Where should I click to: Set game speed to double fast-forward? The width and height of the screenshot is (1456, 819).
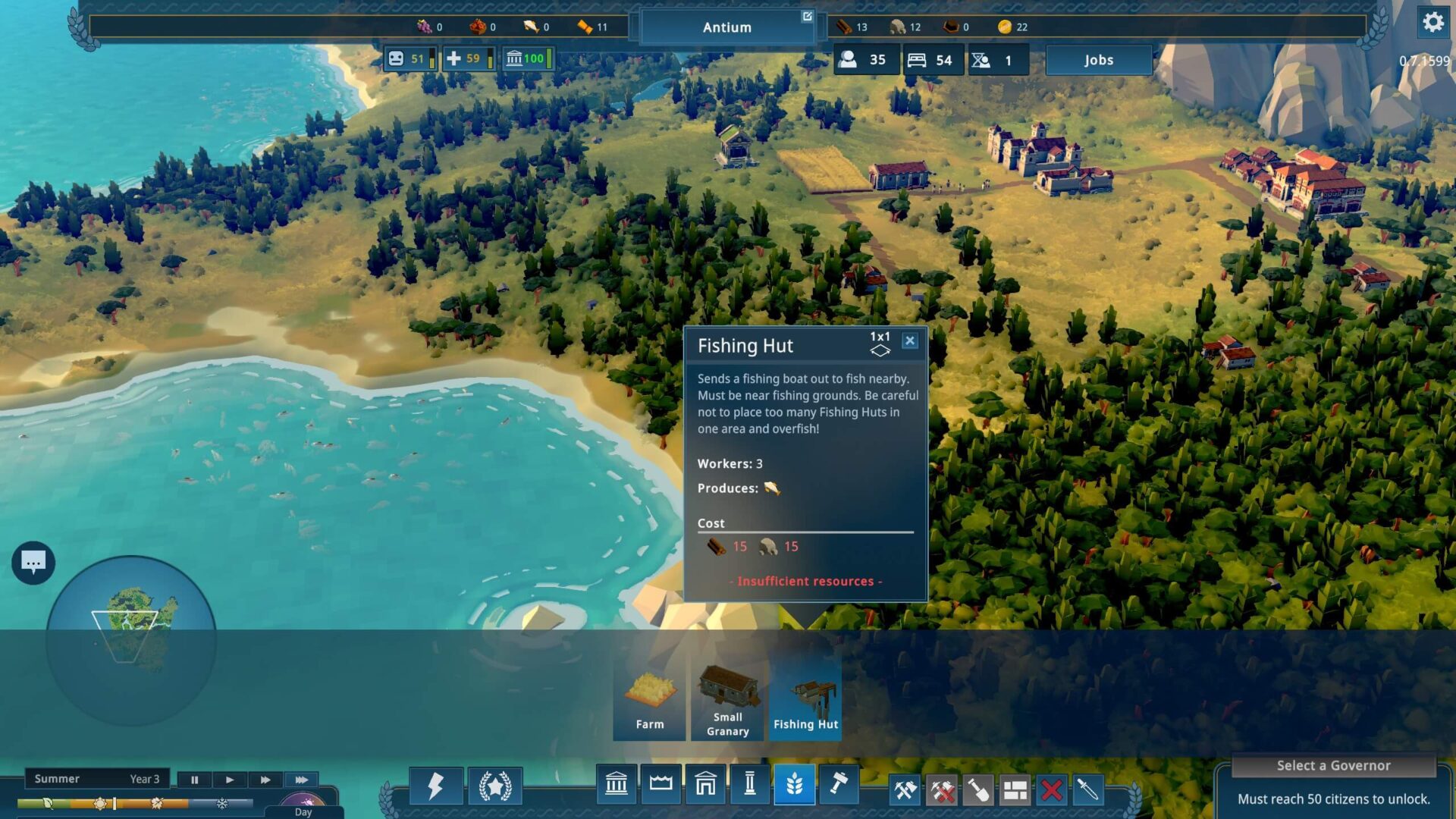point(265,780)
